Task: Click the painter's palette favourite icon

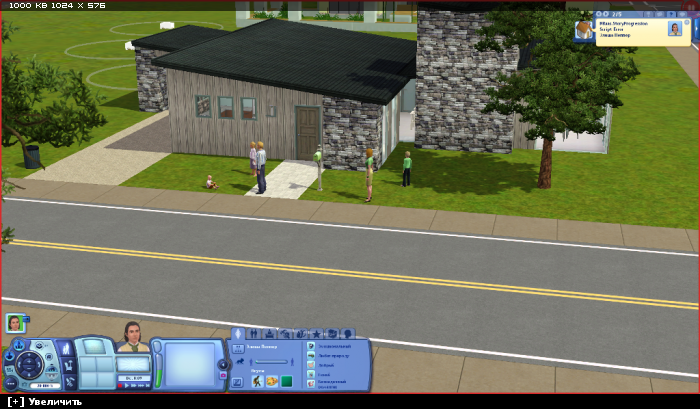Action: [x=271, y=380]
